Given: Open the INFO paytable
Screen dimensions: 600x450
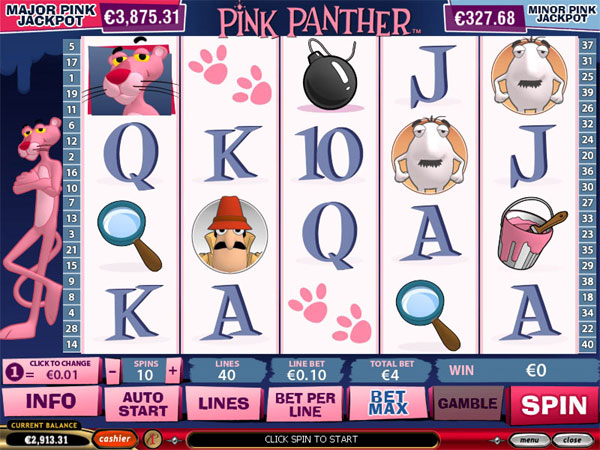Looking at the screenshot, I should 50,404.
